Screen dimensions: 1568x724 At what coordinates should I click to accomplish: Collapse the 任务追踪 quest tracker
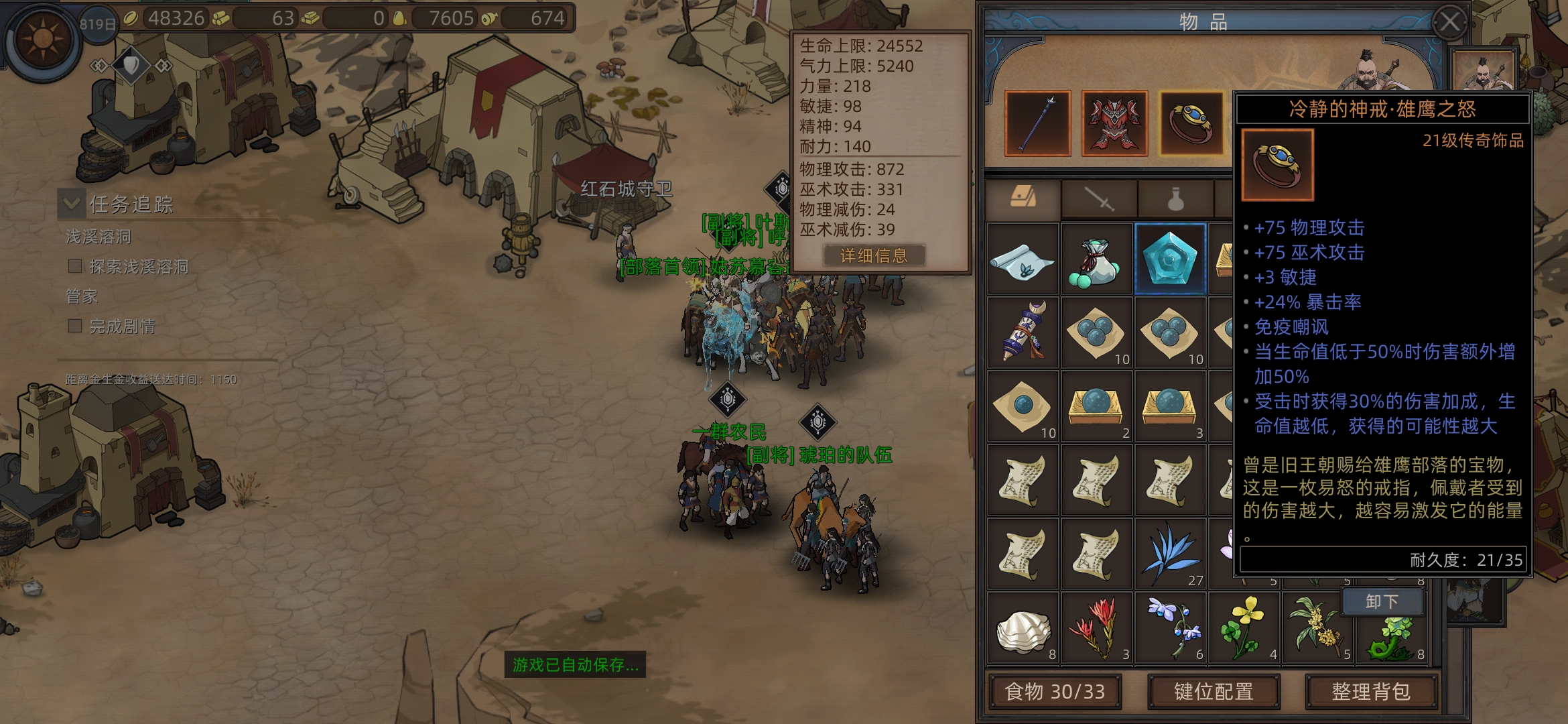coord(70,202)
